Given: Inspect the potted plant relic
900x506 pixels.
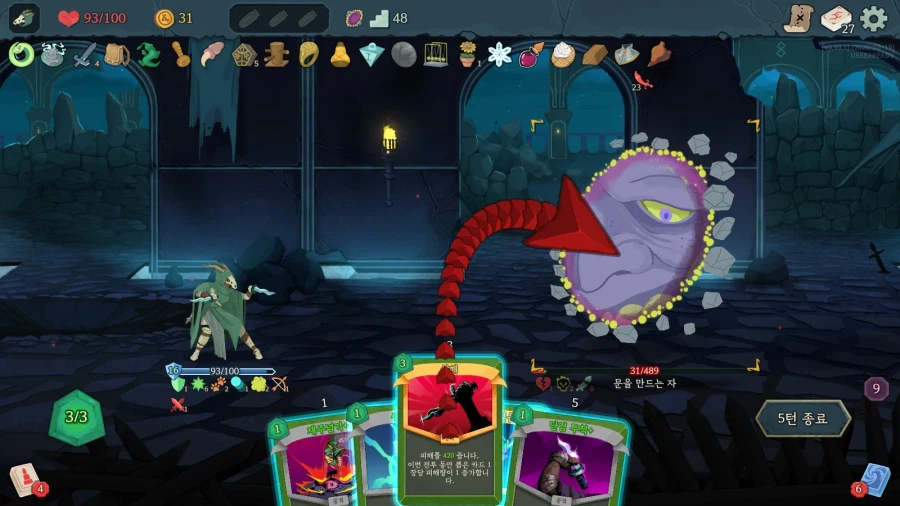Looking at the screenshot, I should click(467, 54).
